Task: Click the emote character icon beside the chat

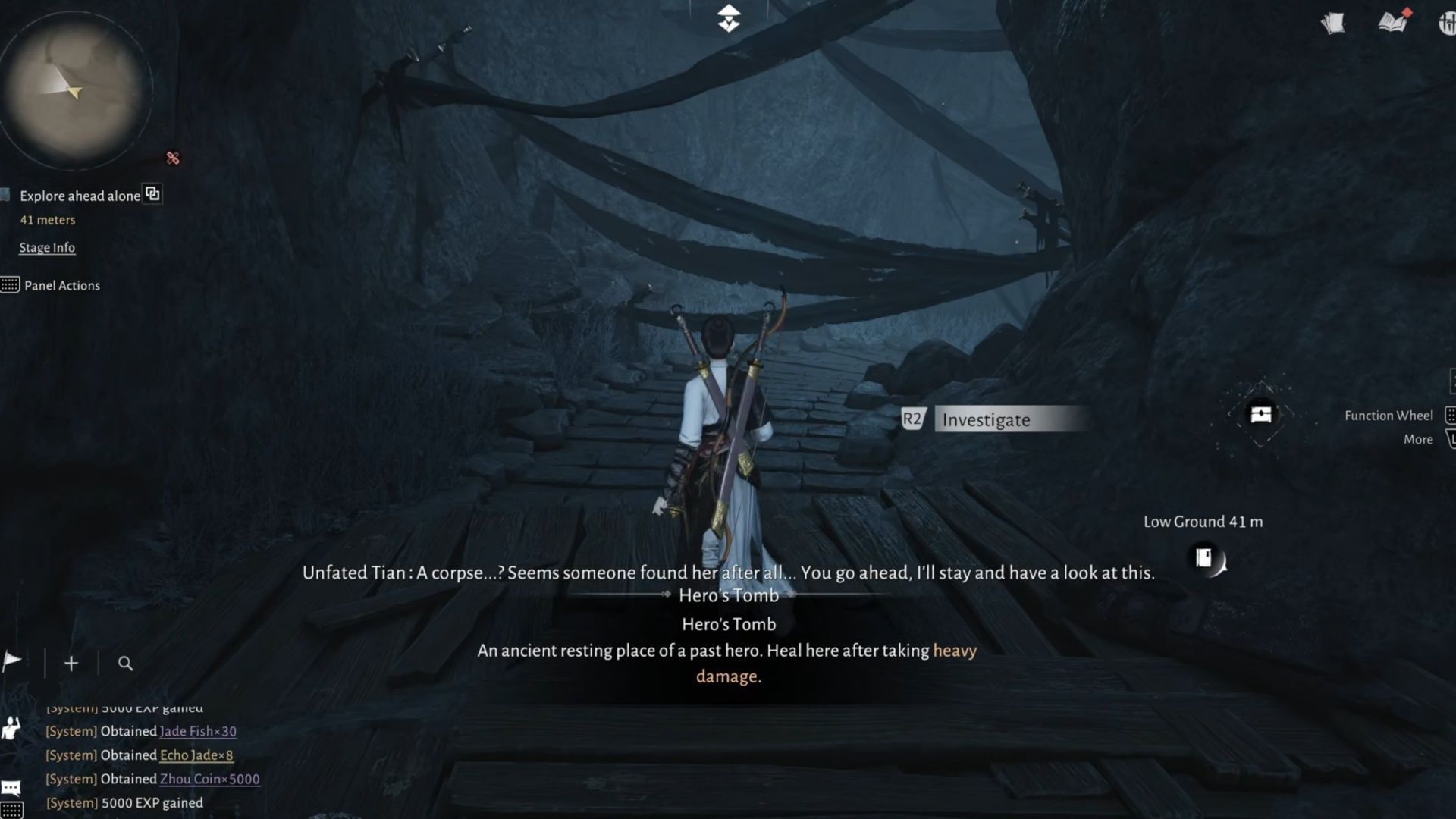Action: click(11, 728)
